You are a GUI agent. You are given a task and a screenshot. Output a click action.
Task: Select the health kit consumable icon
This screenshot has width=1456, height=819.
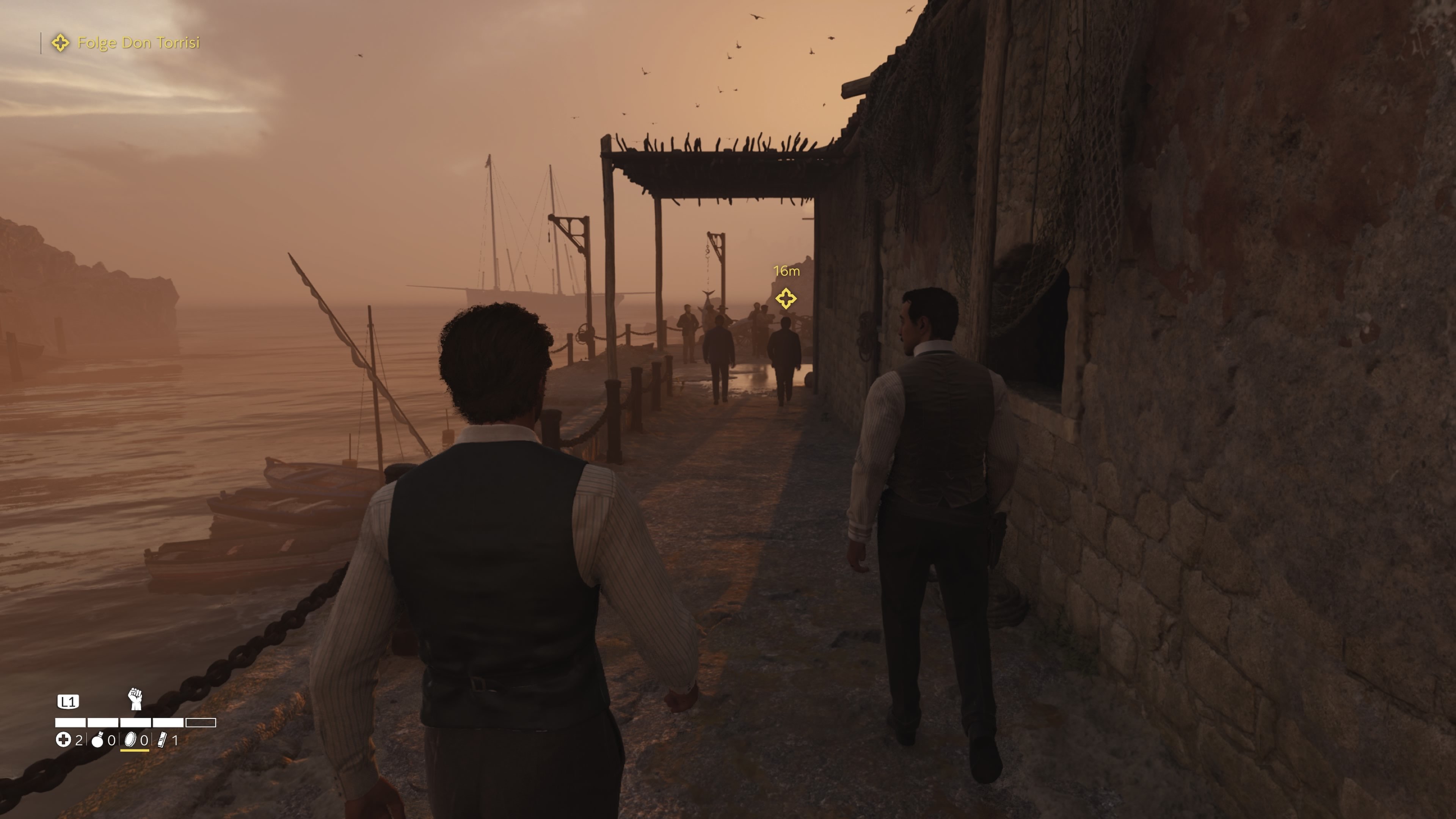click(64, 740)
